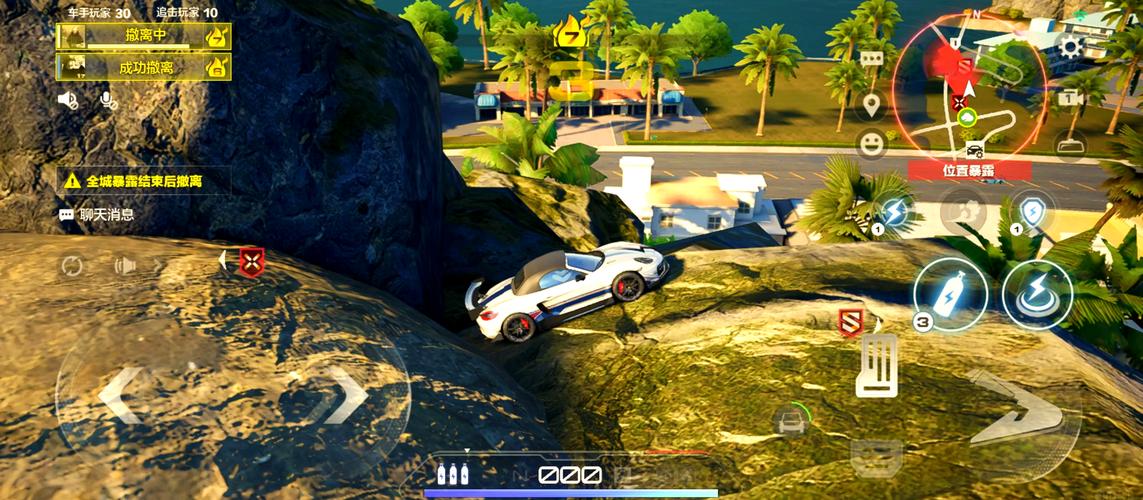Activate the nitro bottle boost button
The width and height of the screenshot is (1143, 500).
click(949, 295)
